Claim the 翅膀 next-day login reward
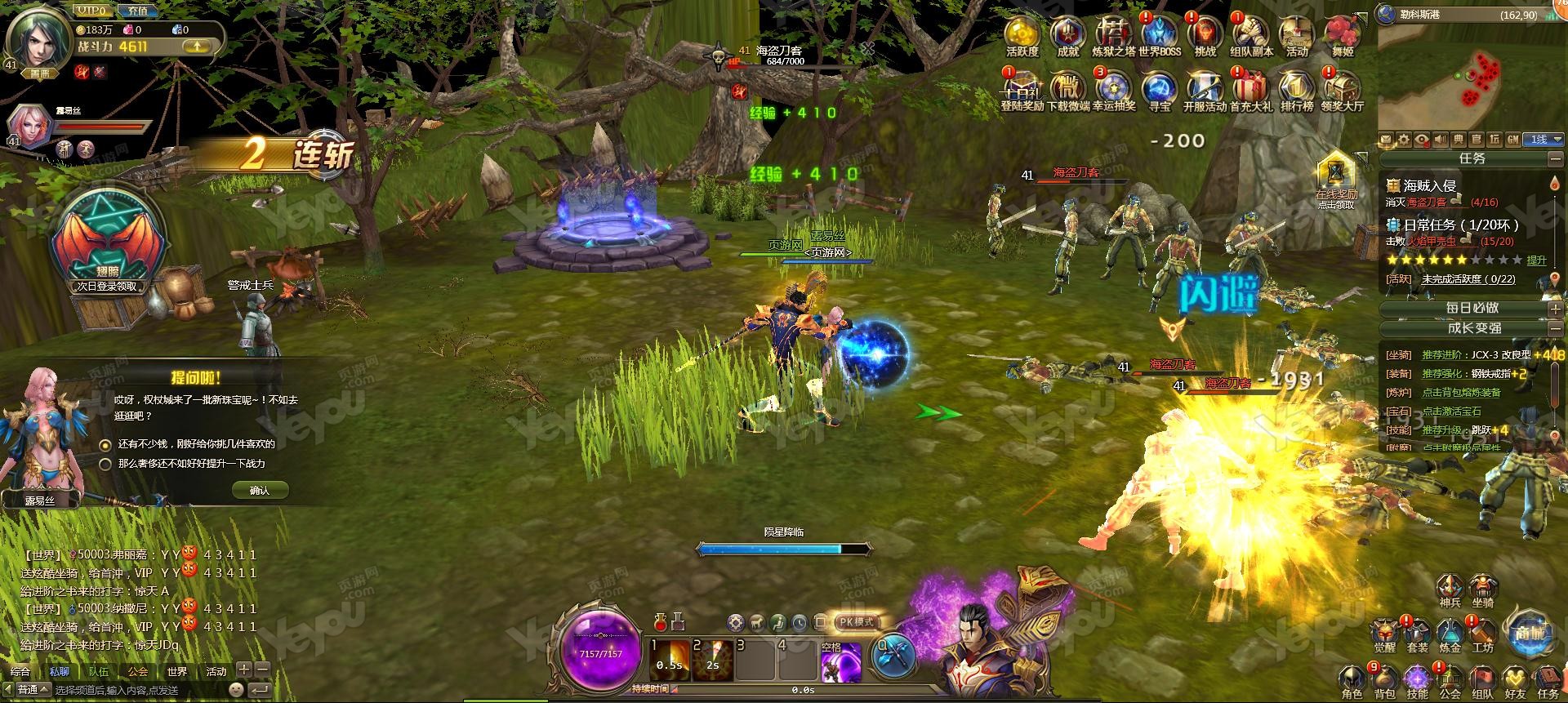 pos(107,241)
